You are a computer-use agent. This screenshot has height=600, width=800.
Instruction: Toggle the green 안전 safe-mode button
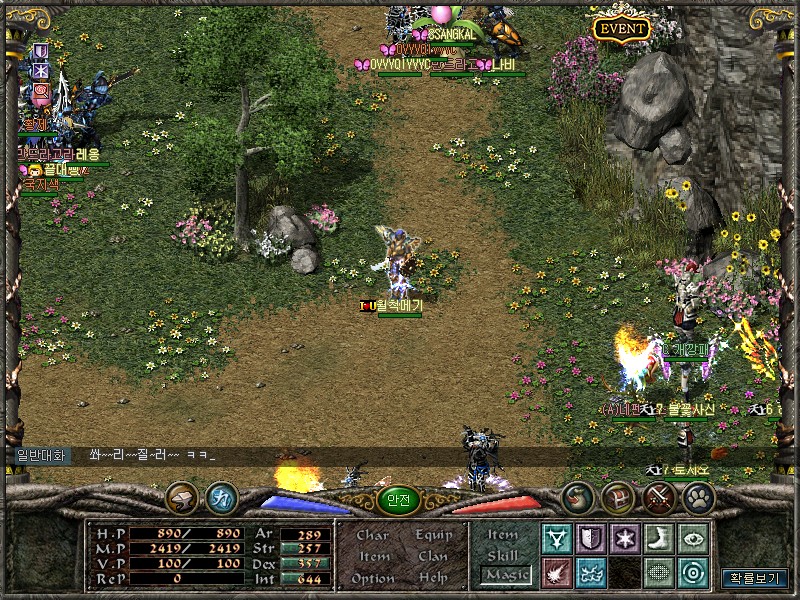point(398,501)
